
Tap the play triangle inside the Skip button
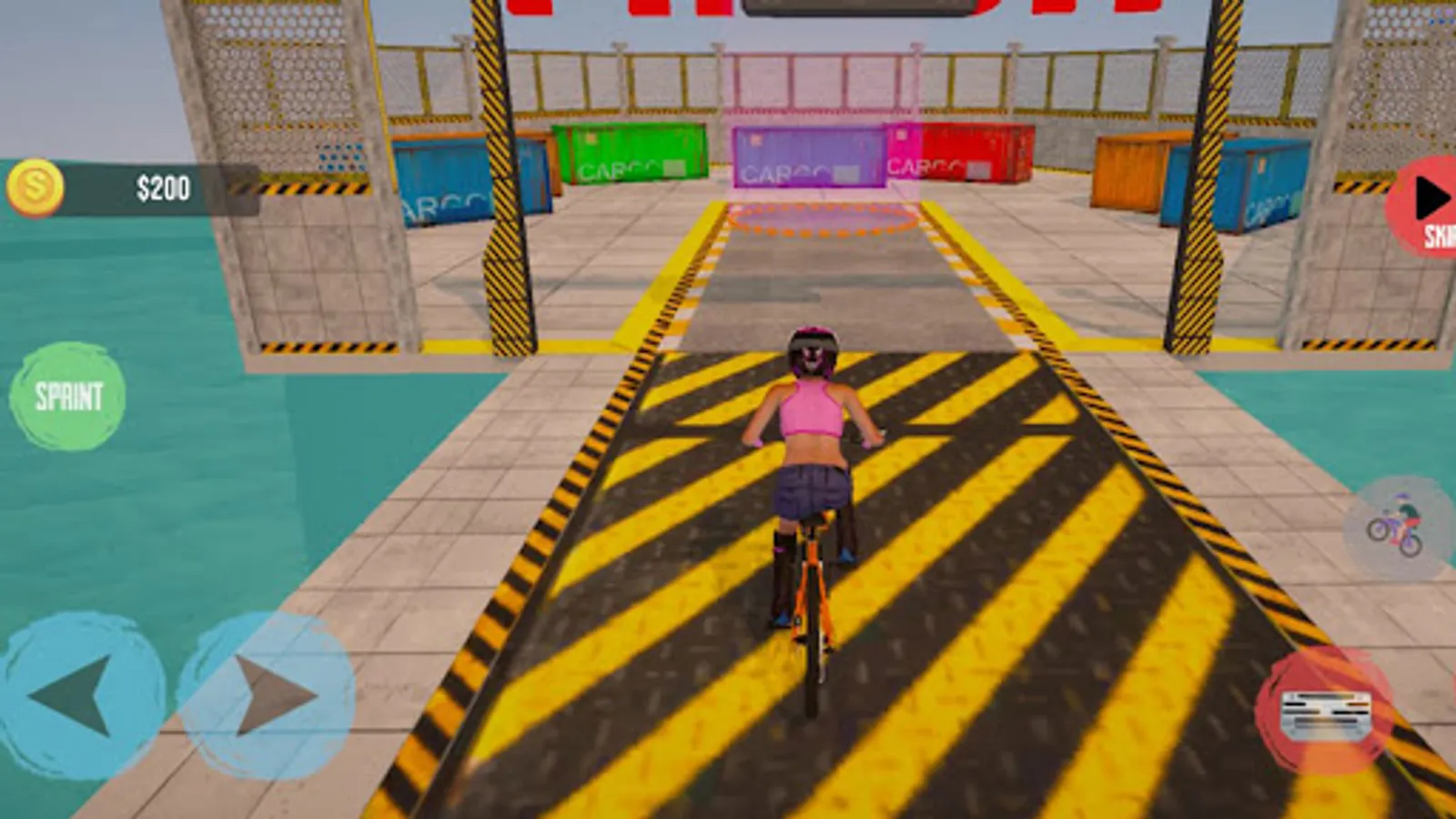click(x=1431, y=193)
